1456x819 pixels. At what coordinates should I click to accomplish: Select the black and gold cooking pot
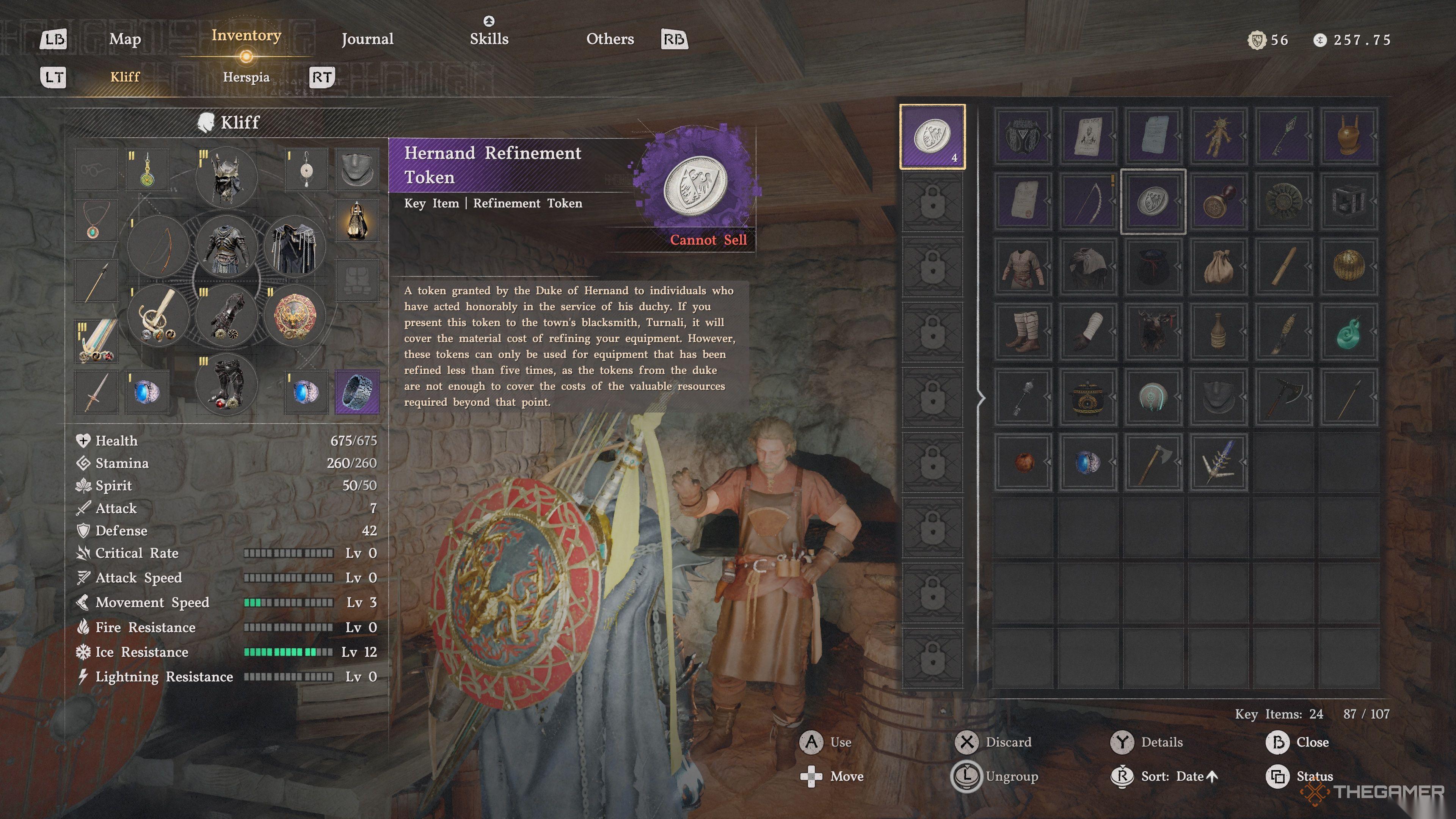[x=1087, y=396]
